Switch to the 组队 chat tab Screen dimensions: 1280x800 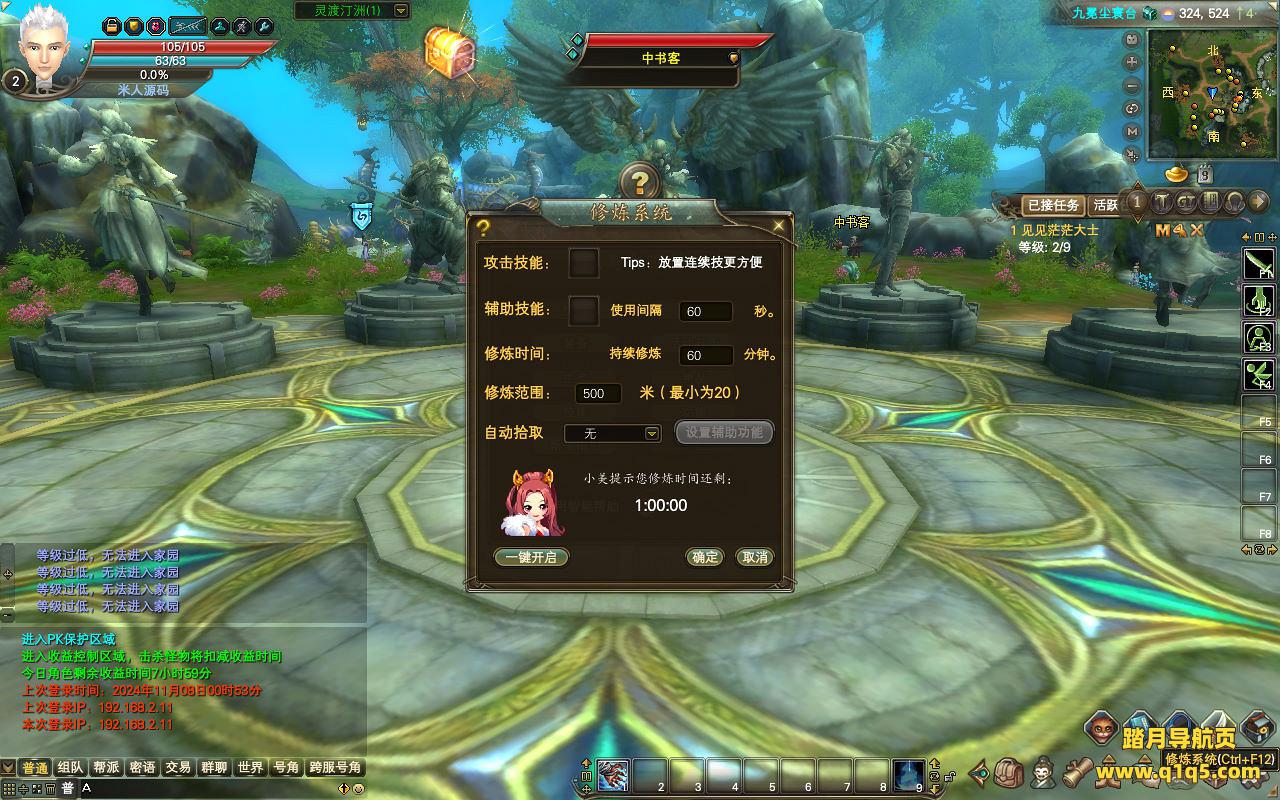(70, 767)
